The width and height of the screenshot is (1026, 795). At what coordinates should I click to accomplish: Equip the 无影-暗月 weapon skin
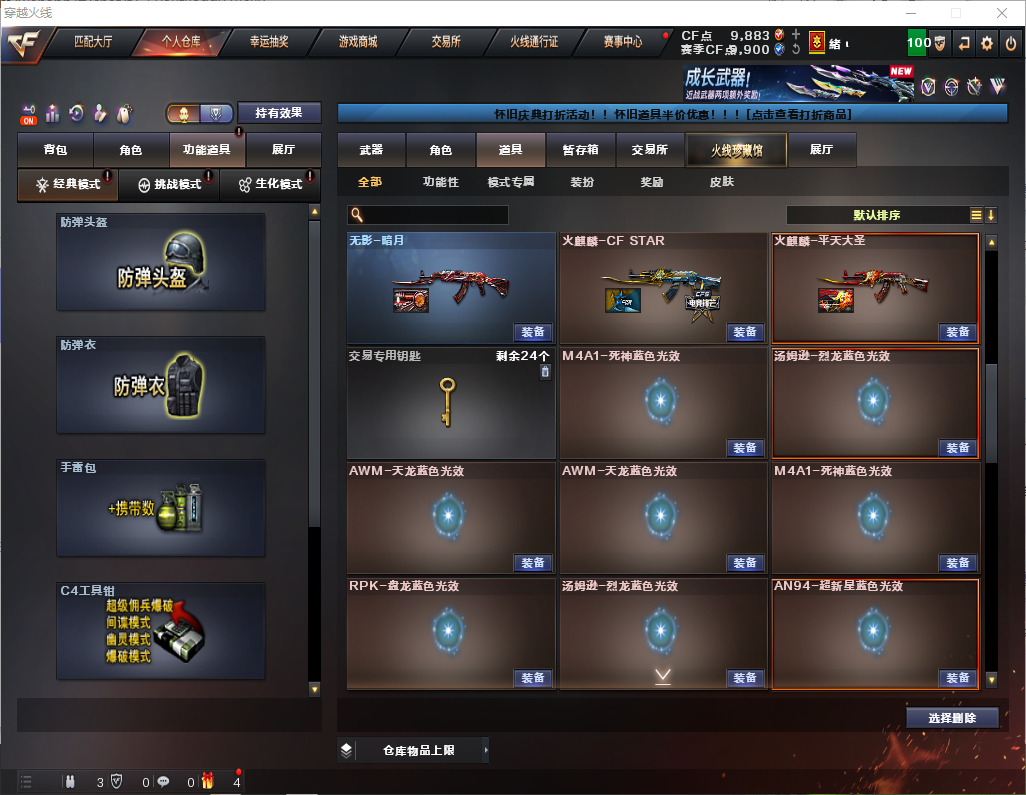point(533,332)
